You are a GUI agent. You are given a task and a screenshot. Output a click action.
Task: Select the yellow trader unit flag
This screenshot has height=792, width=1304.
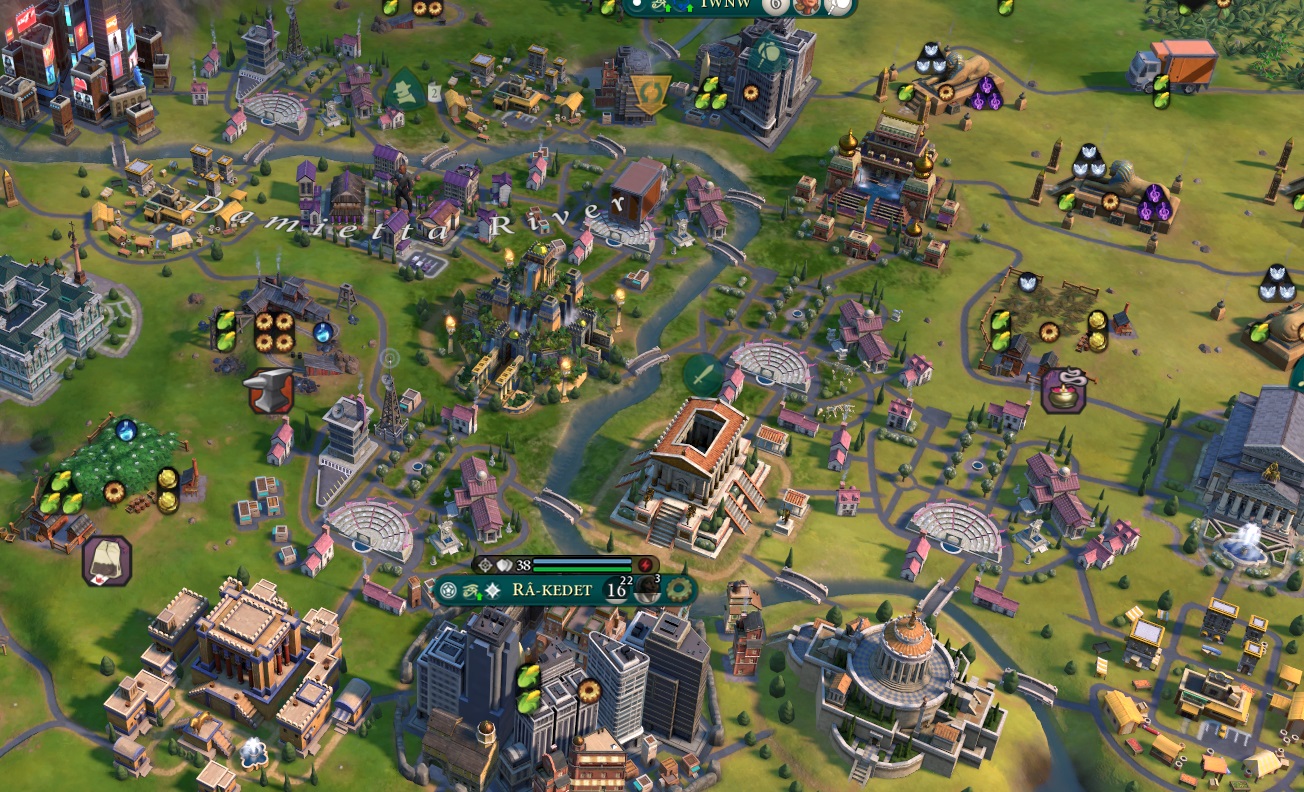pos(650,94)
